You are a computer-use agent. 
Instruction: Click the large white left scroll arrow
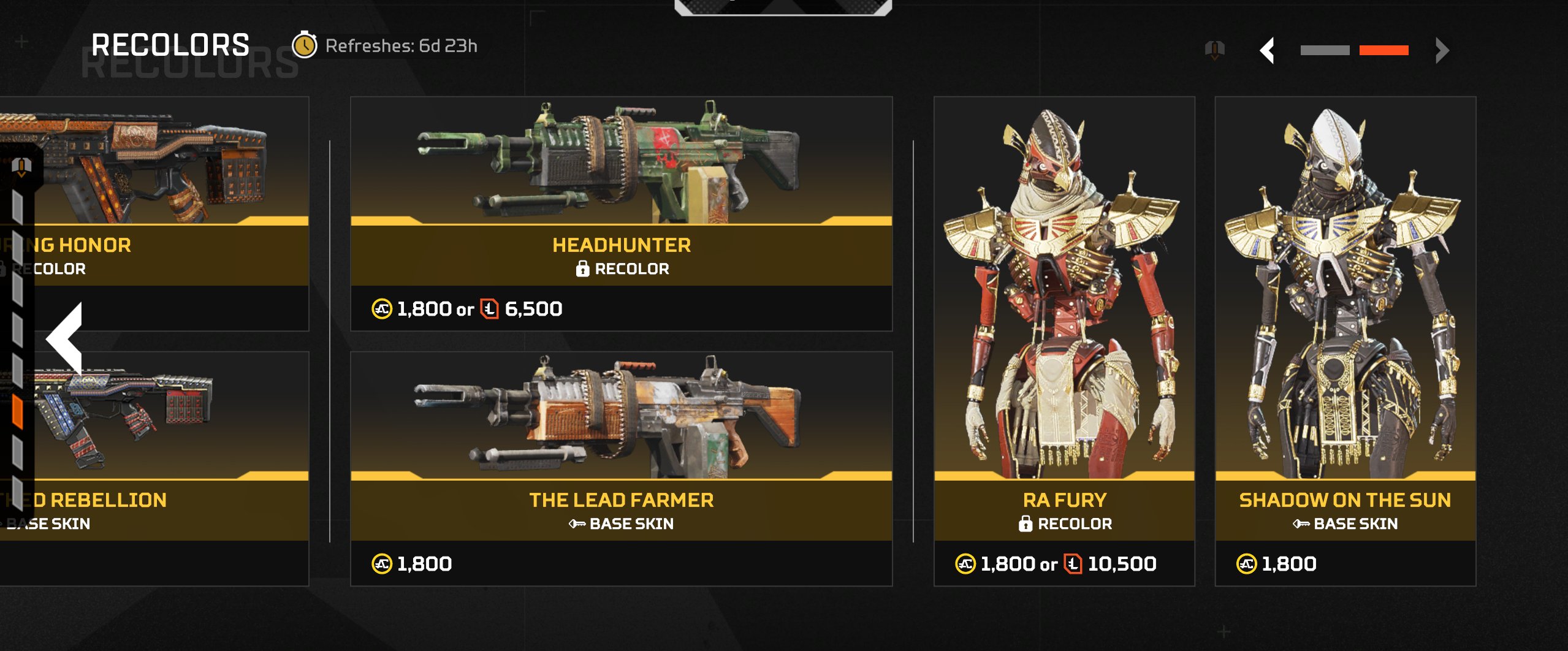[x=65, y=338]
